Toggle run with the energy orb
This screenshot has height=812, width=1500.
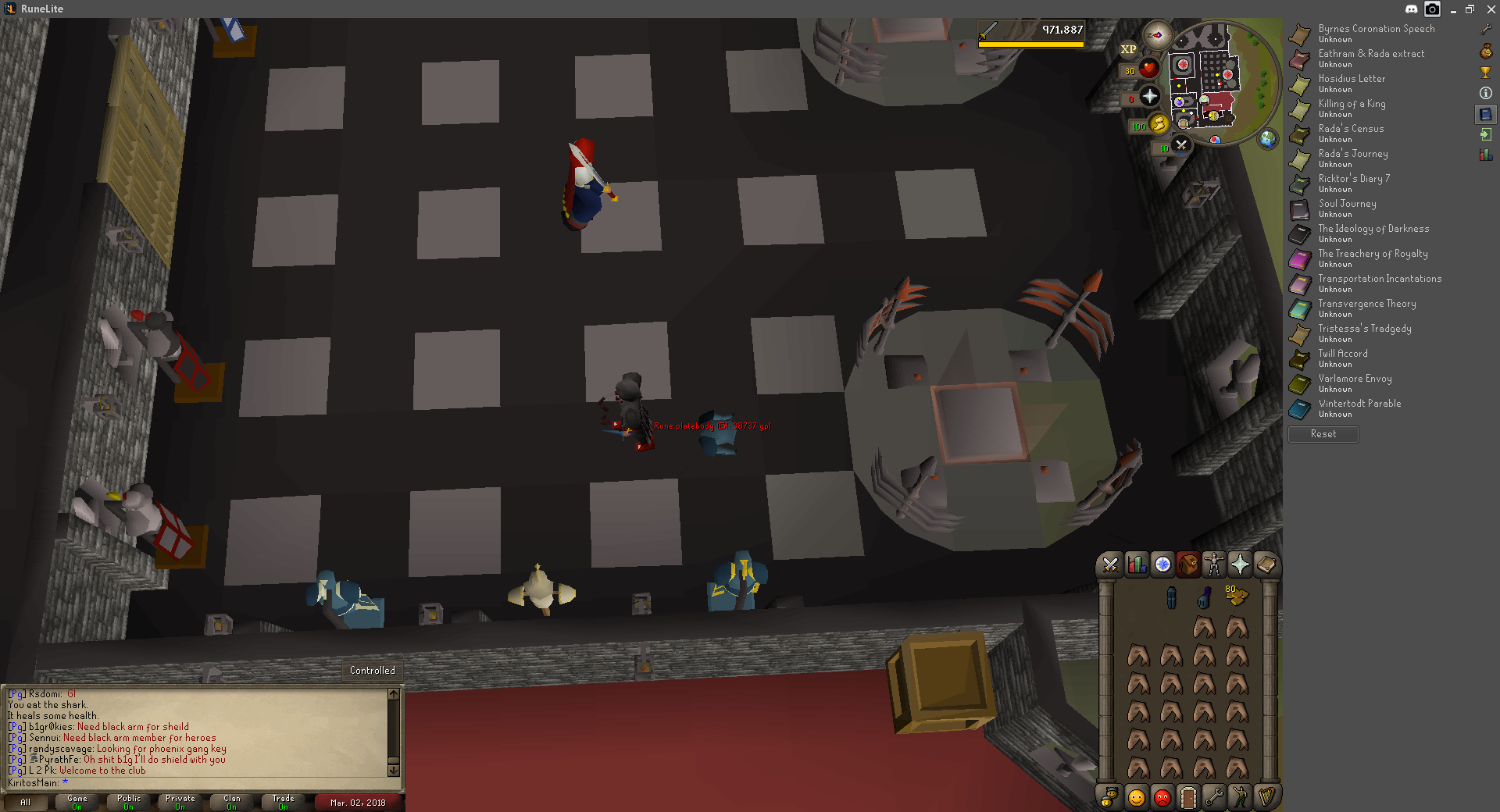[1158, 123]
